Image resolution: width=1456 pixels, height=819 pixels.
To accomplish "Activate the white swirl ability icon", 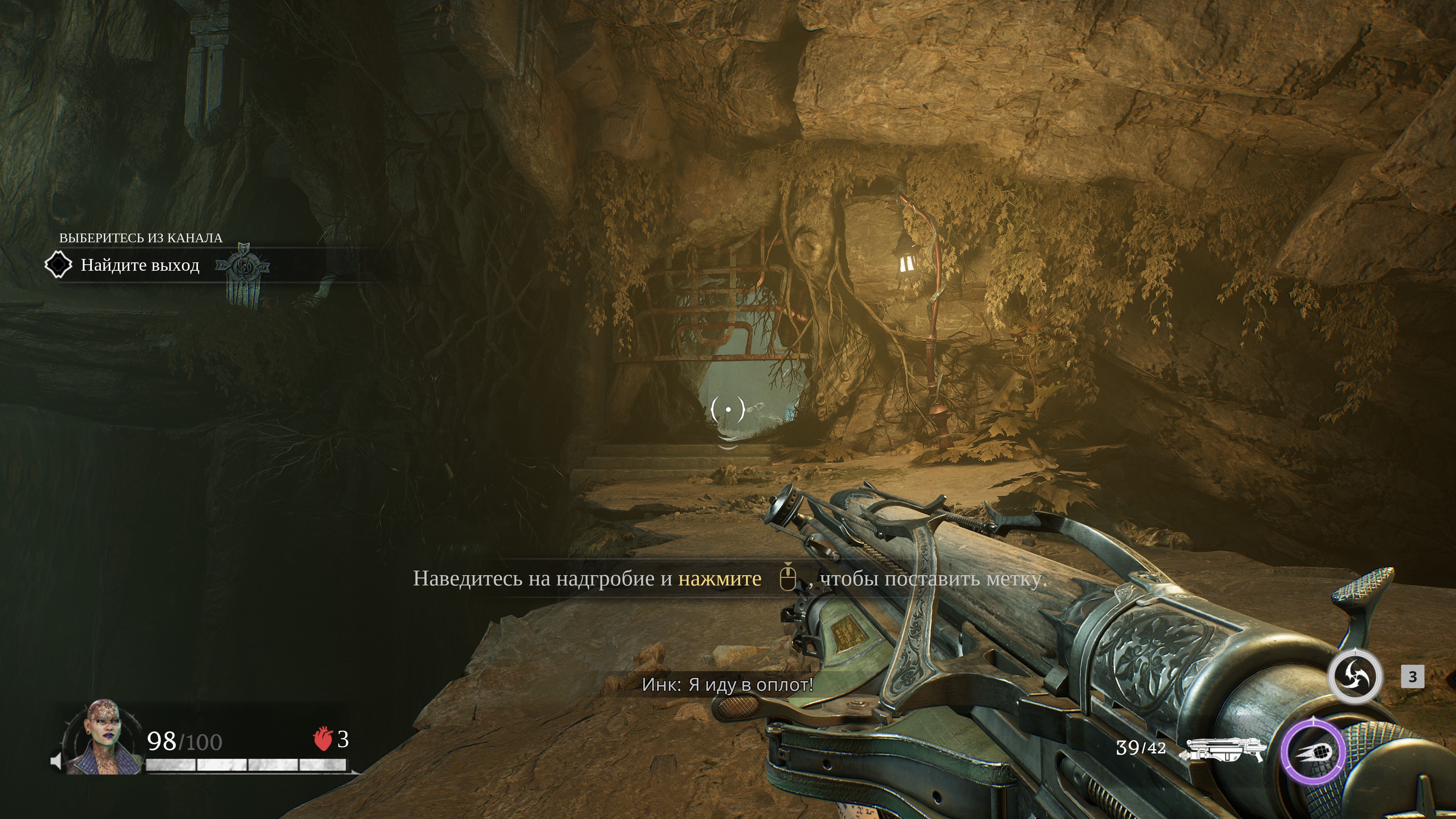I will point(1355,676).
